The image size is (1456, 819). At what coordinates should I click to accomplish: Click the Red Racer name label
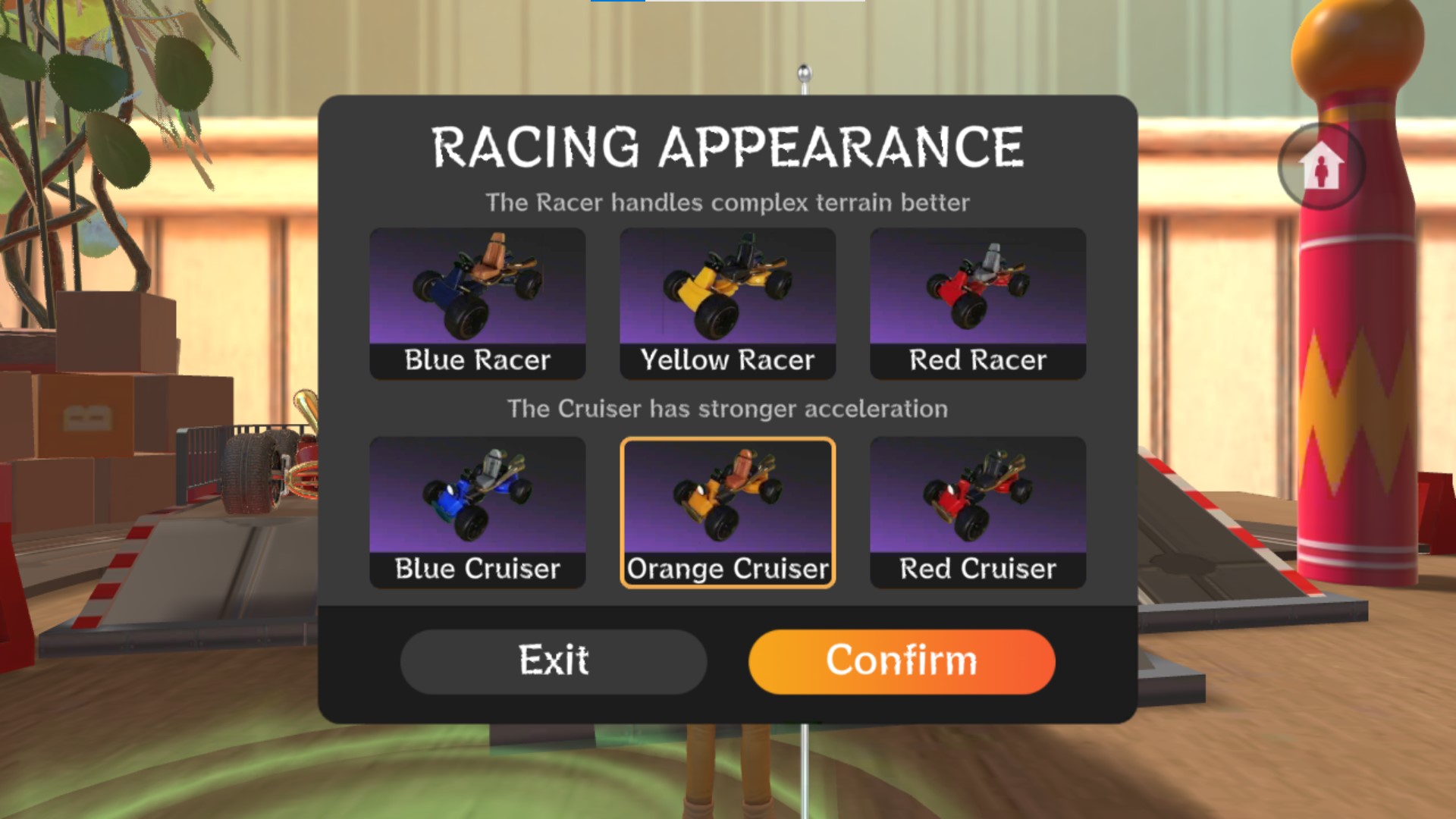pyautogui.click(x=977, y=359)
